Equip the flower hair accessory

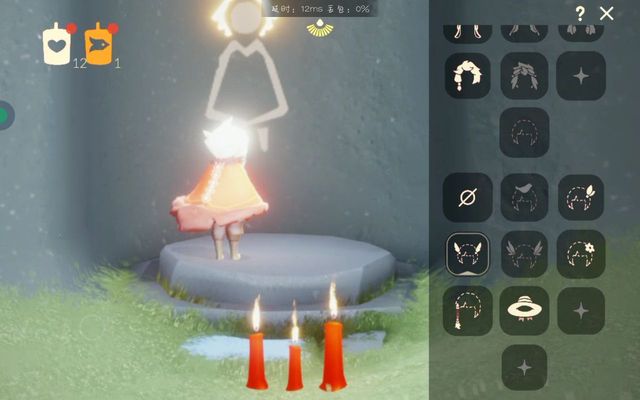point(580,254)
